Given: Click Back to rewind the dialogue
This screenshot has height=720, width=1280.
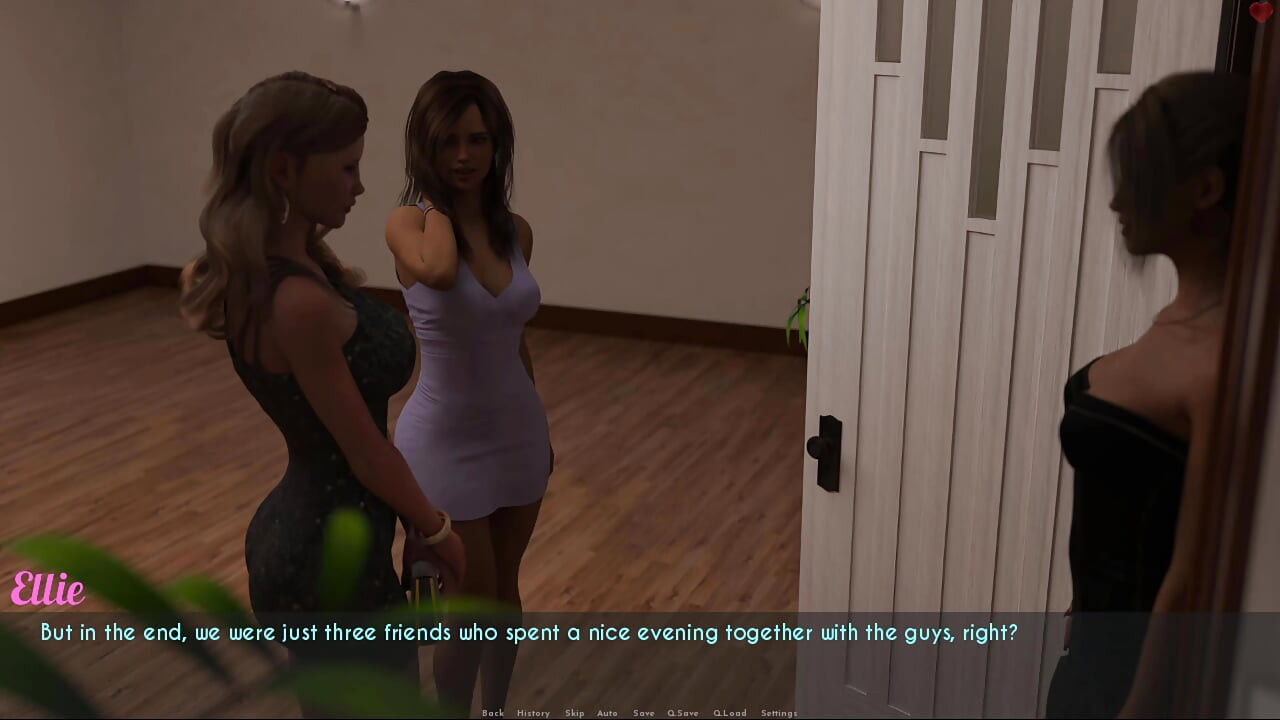Looking at the screenshot, I should point(493,713).
